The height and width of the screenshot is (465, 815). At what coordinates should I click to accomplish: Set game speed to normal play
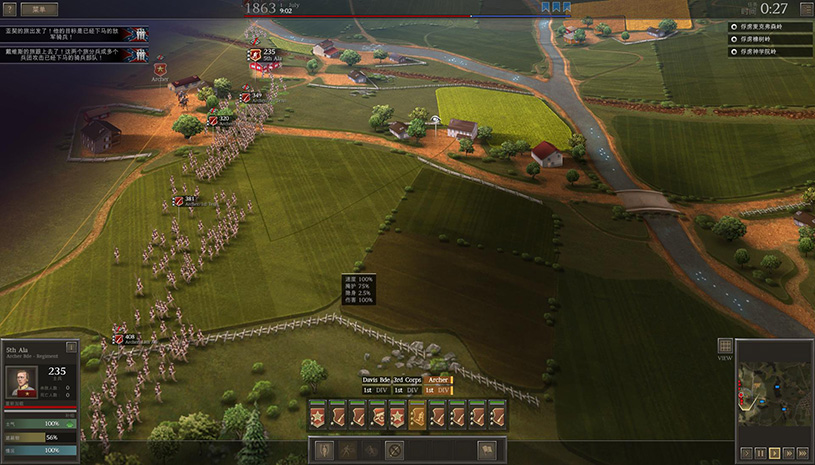[774, 453]
